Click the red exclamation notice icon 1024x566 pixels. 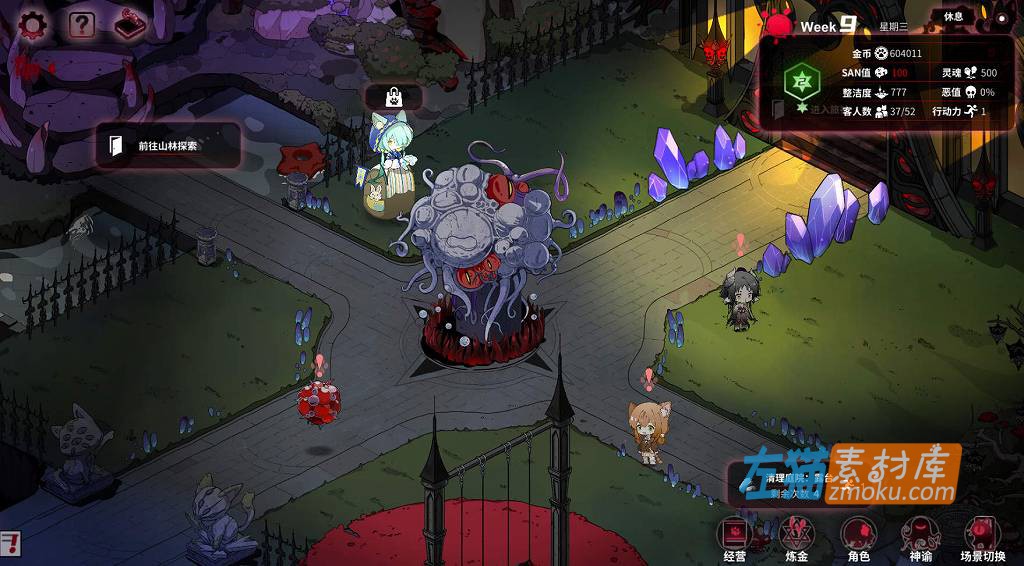click(10, 544)
